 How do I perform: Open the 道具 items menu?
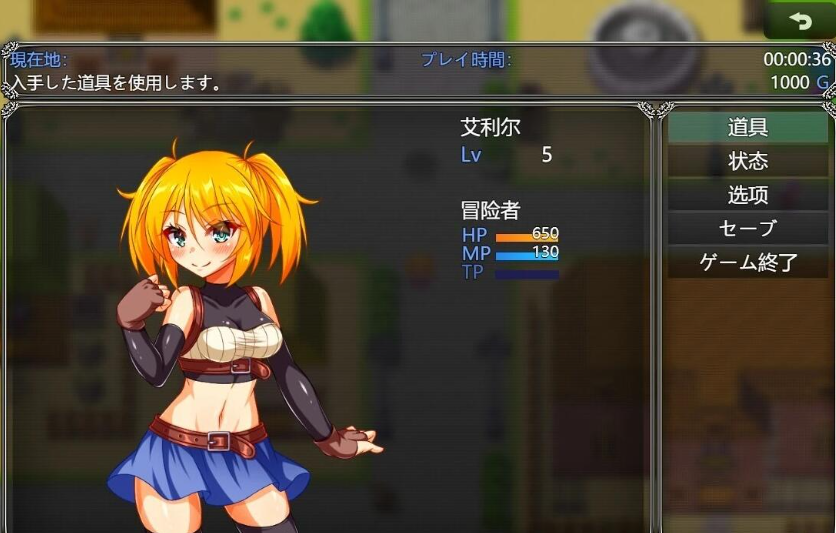tap(747, 127)
